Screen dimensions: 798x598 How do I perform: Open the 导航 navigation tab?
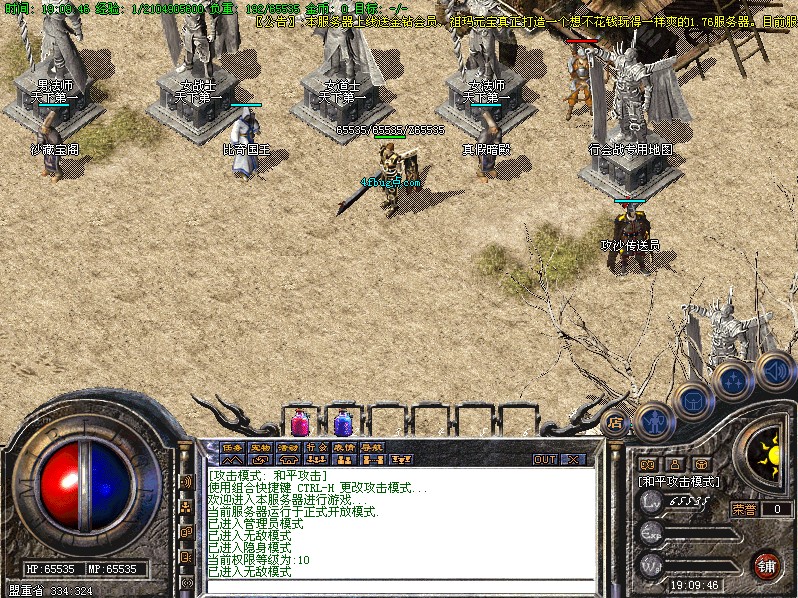tap(373, 447)
